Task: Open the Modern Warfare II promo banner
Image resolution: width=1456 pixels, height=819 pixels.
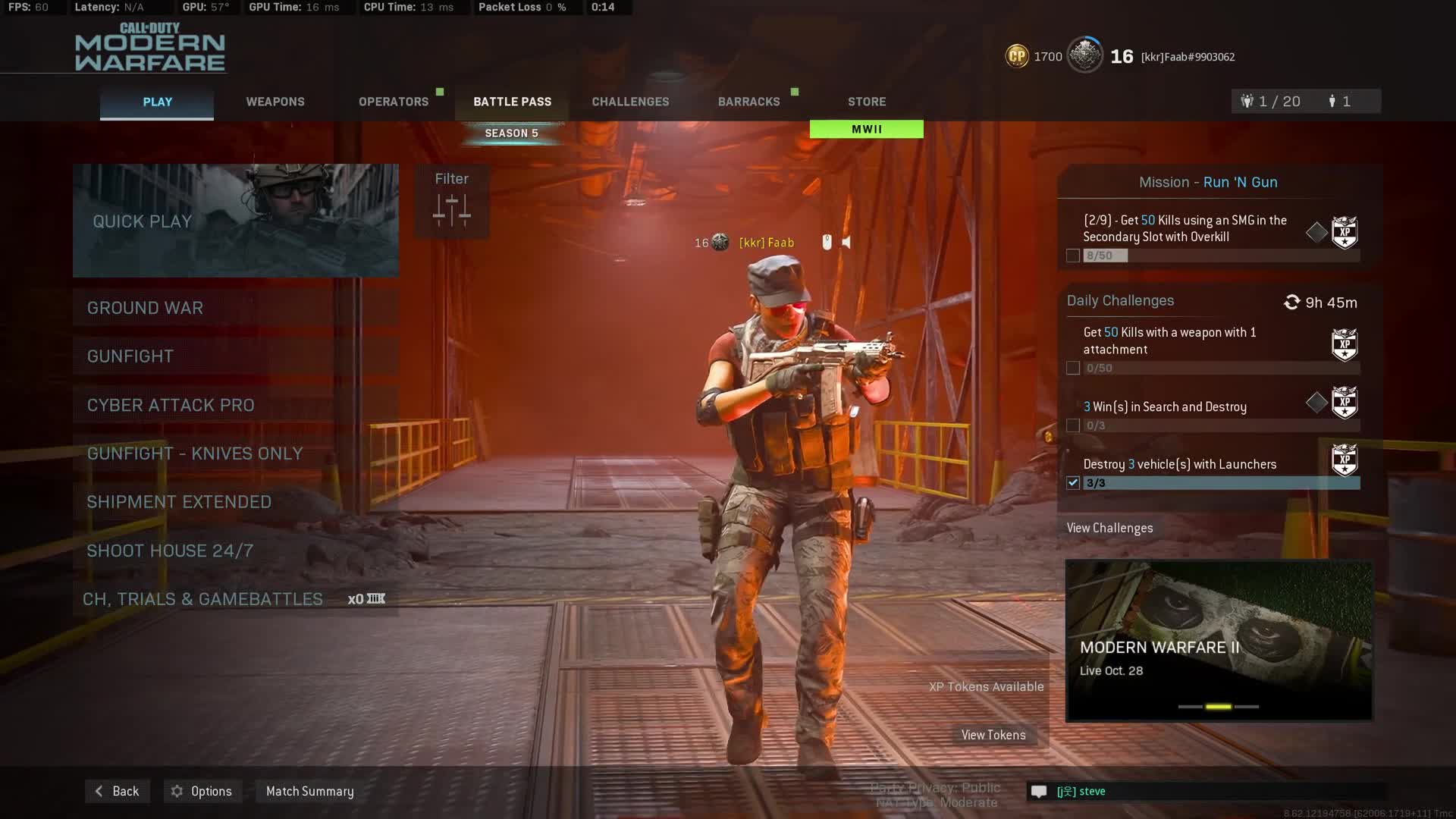Action: pos(1219,641)
